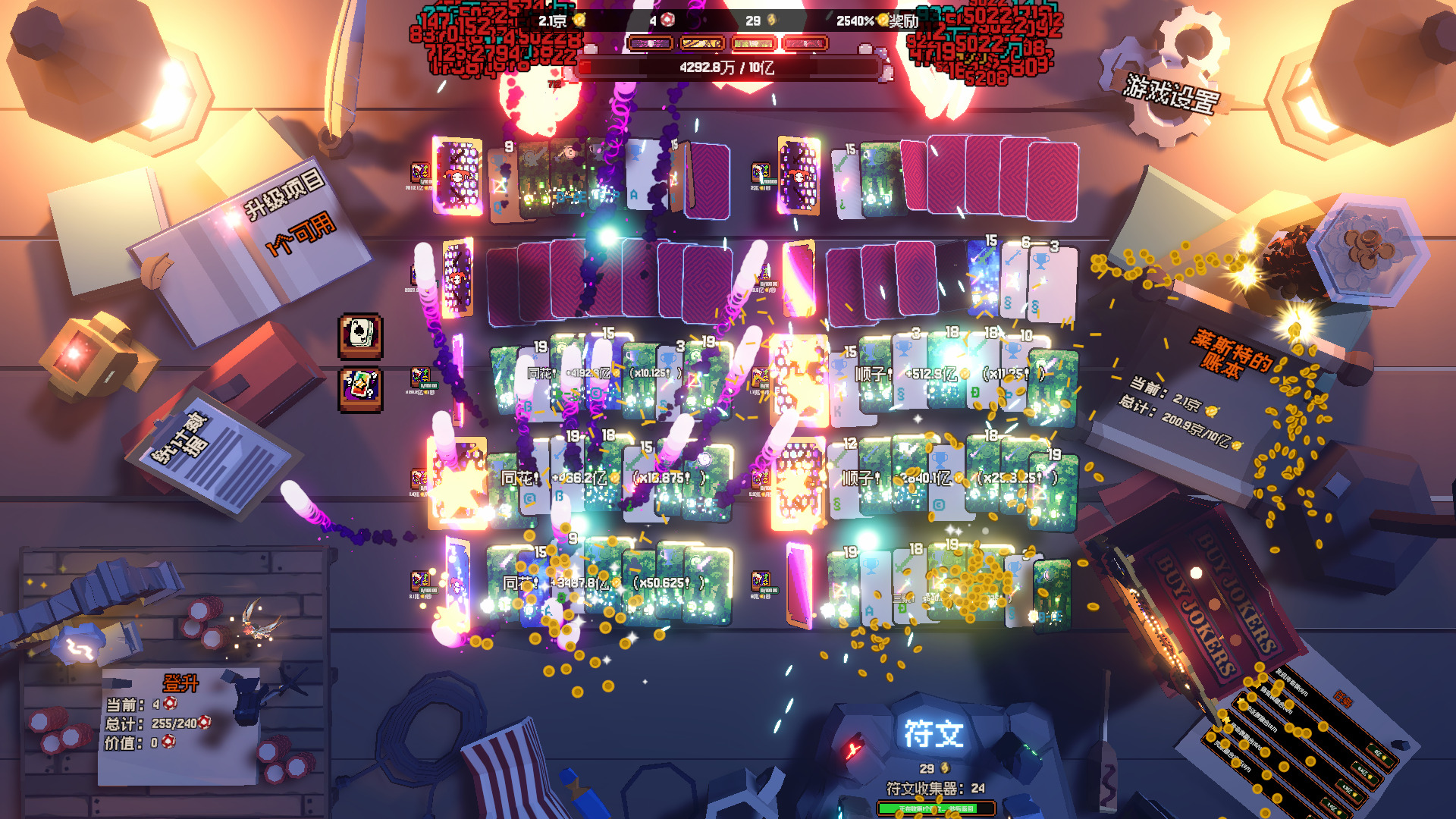Click the joker card of the top-left hand

[457, 176]
